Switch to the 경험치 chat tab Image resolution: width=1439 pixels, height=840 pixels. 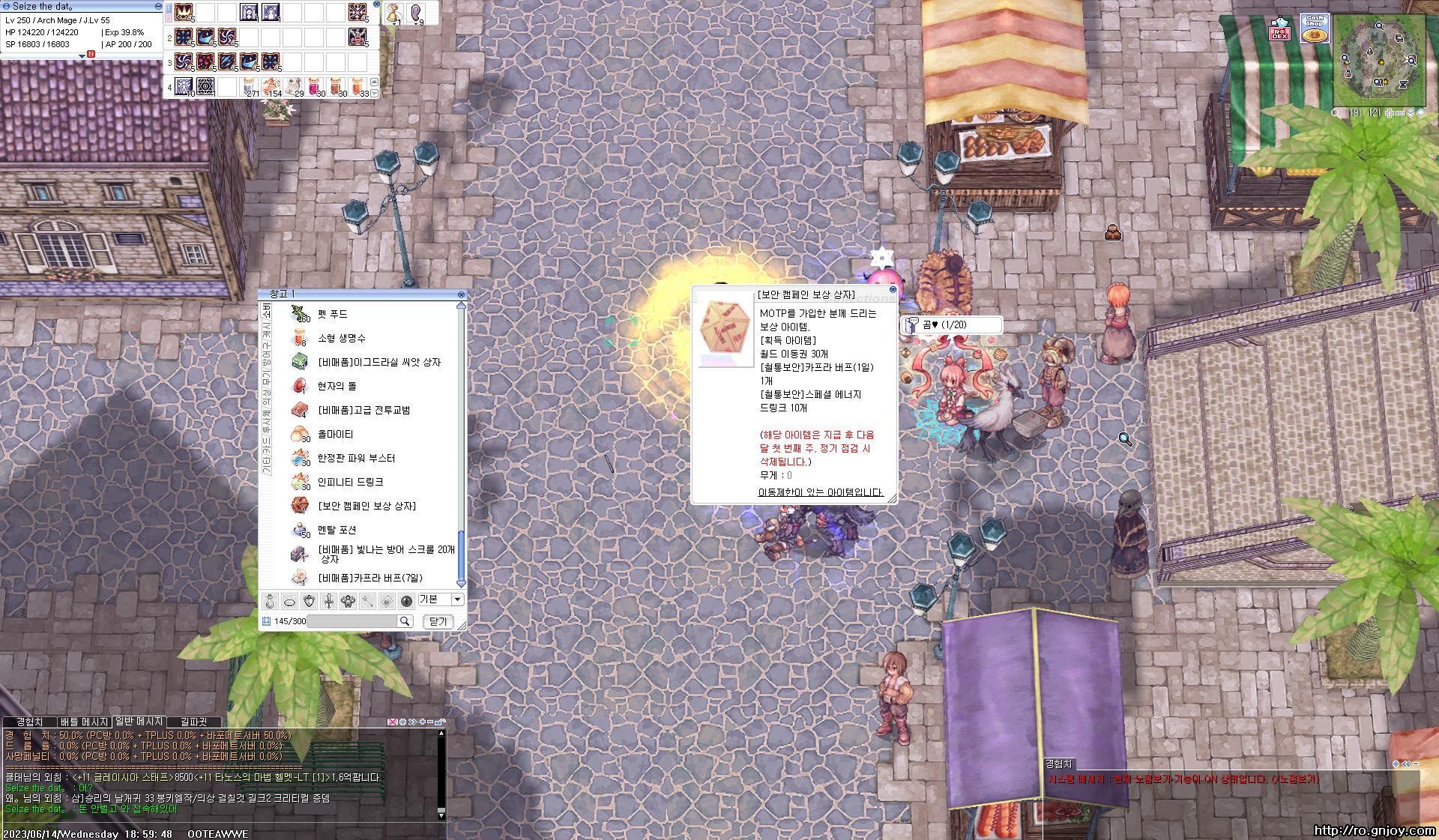click(29, 722)
